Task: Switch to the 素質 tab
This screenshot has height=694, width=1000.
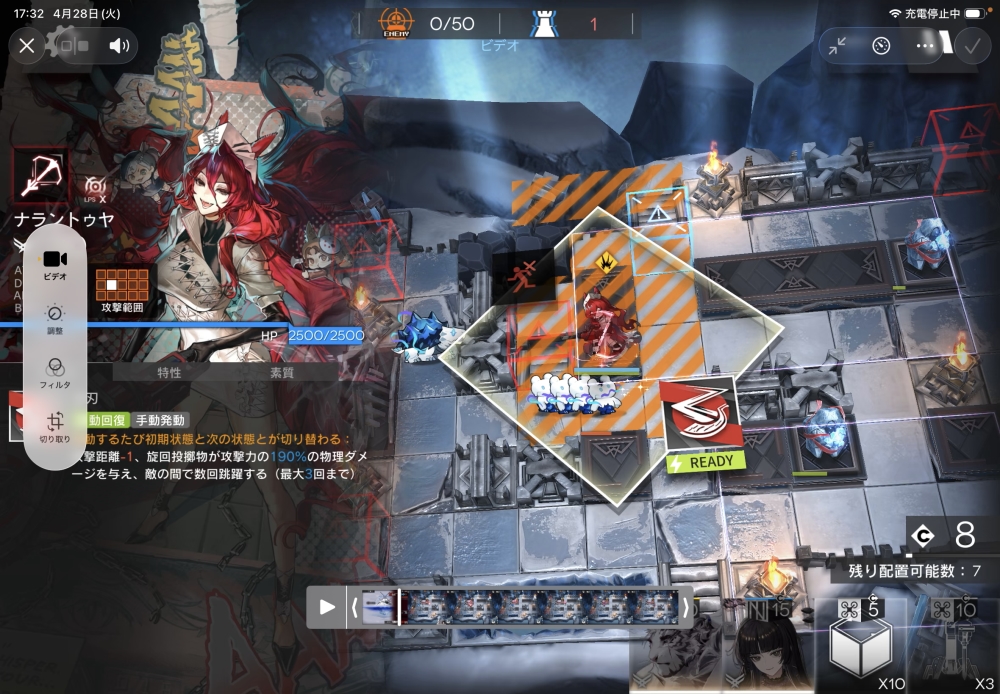Action: tap(282, 372)
